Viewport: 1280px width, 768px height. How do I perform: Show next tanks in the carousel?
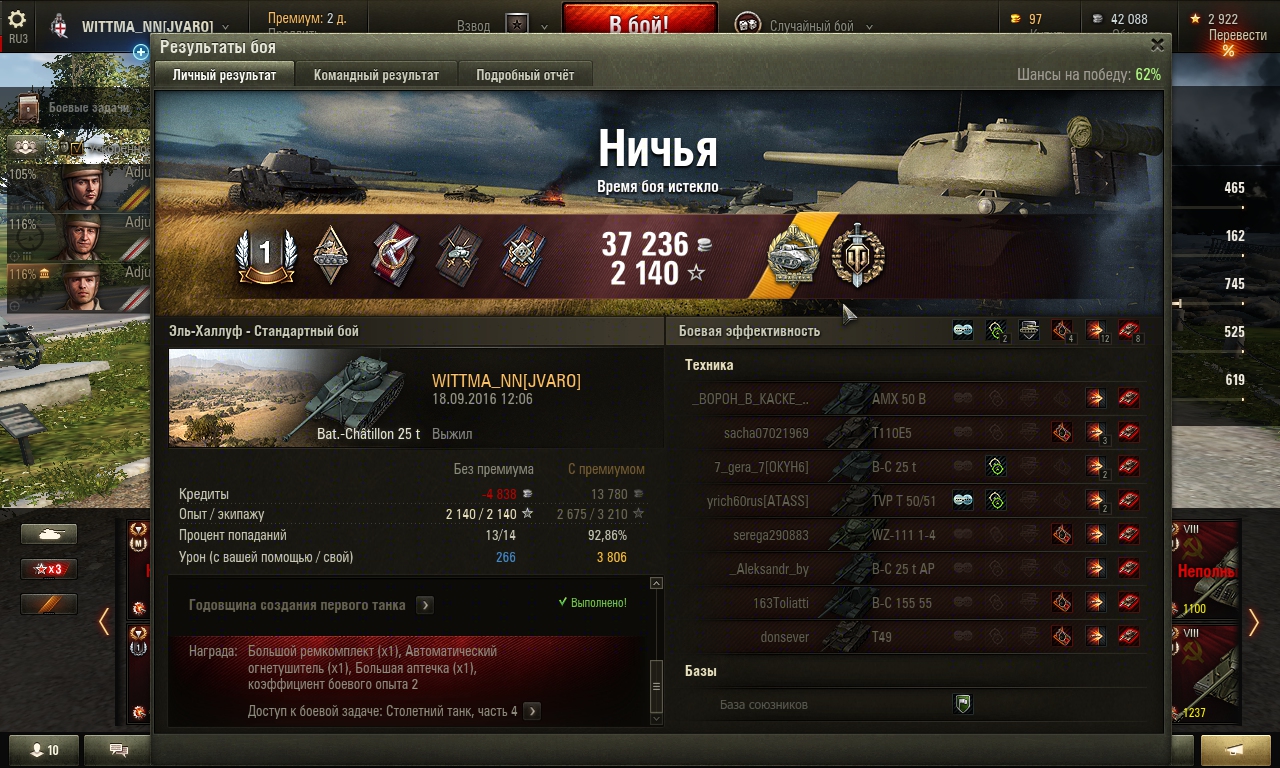tap(1254, 622)
